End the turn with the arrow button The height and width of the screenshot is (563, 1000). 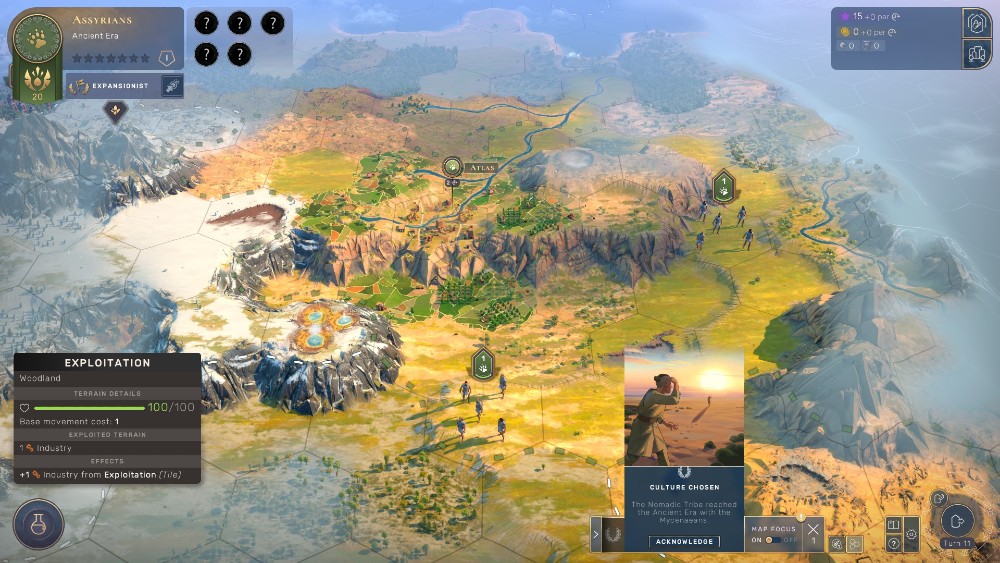(957, 520)
